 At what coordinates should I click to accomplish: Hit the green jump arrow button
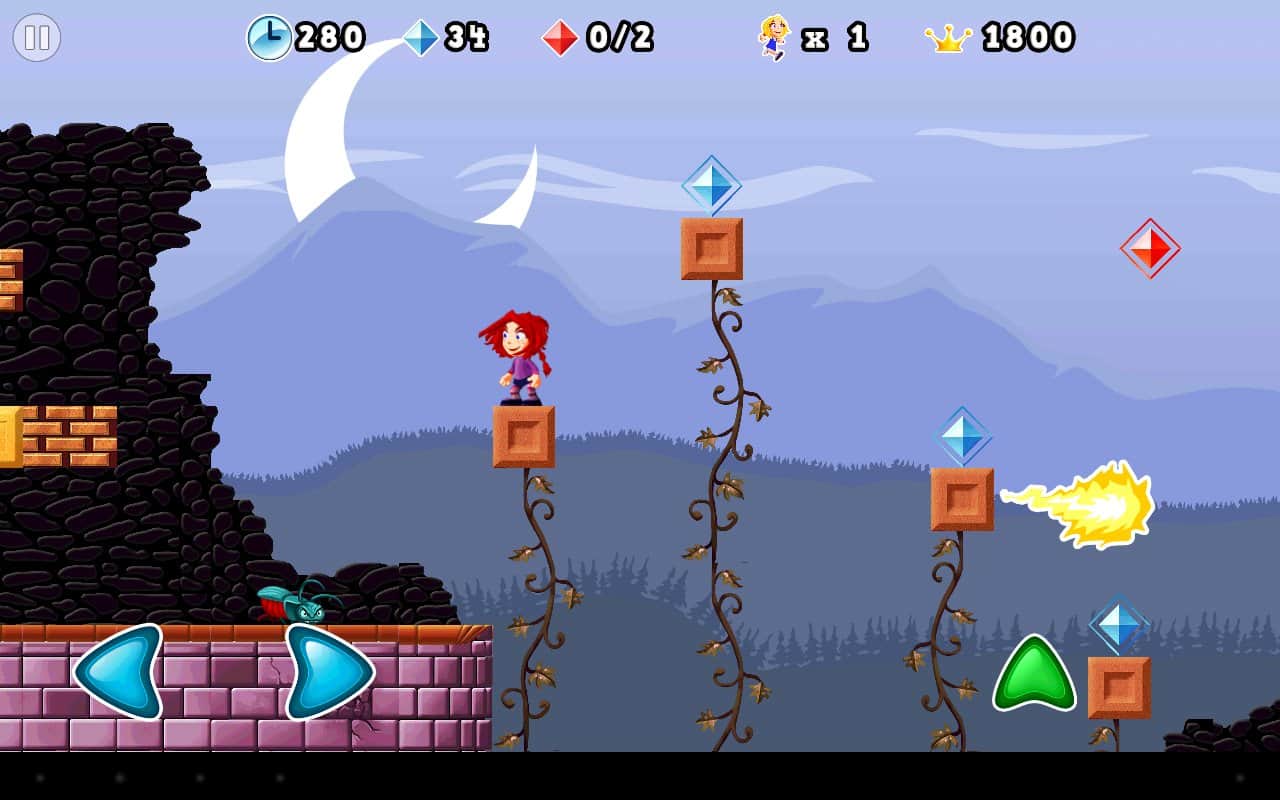click(1033, 676)
